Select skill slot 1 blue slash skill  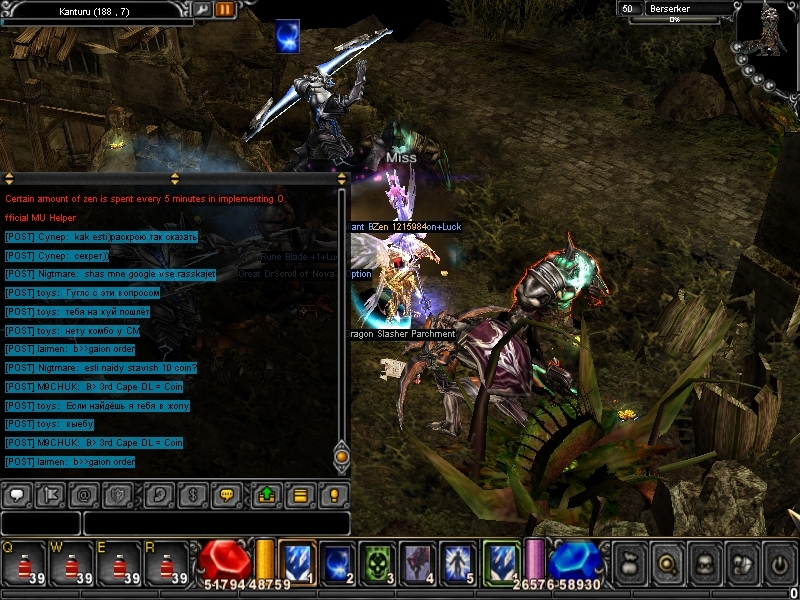point(298,562)
